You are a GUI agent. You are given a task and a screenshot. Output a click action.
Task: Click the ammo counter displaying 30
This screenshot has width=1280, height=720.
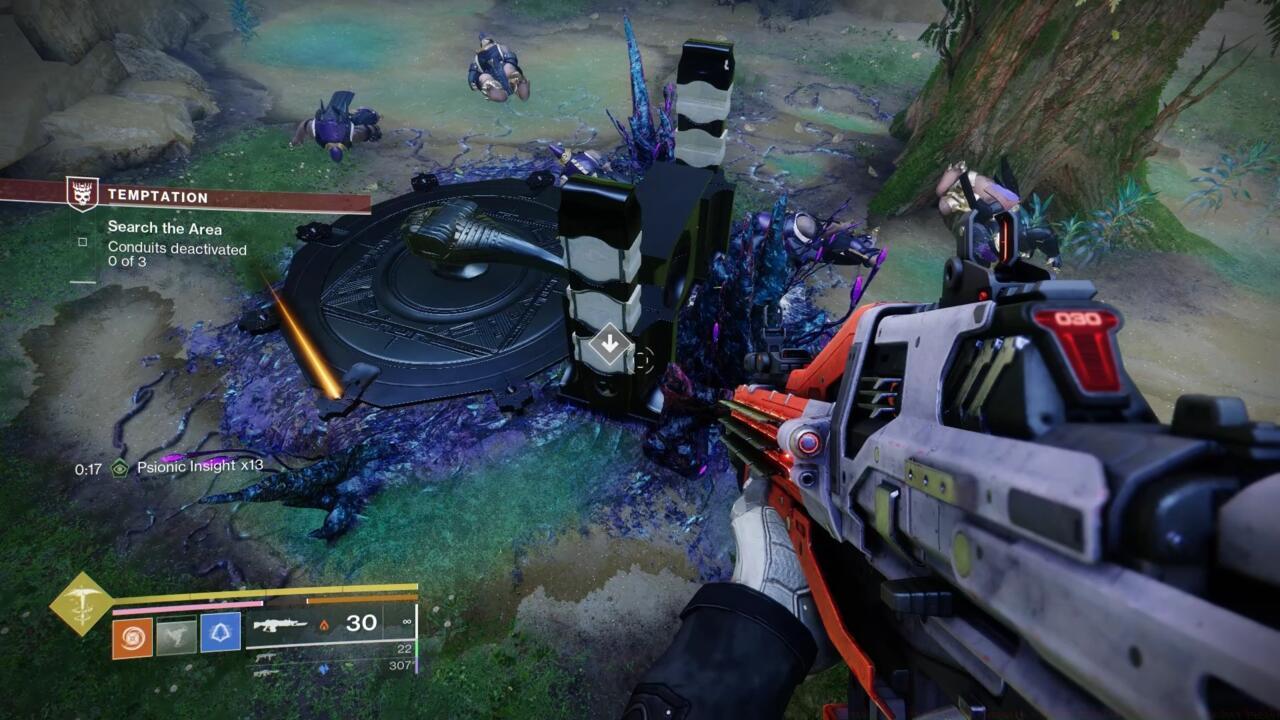click(x=362, y=623)
